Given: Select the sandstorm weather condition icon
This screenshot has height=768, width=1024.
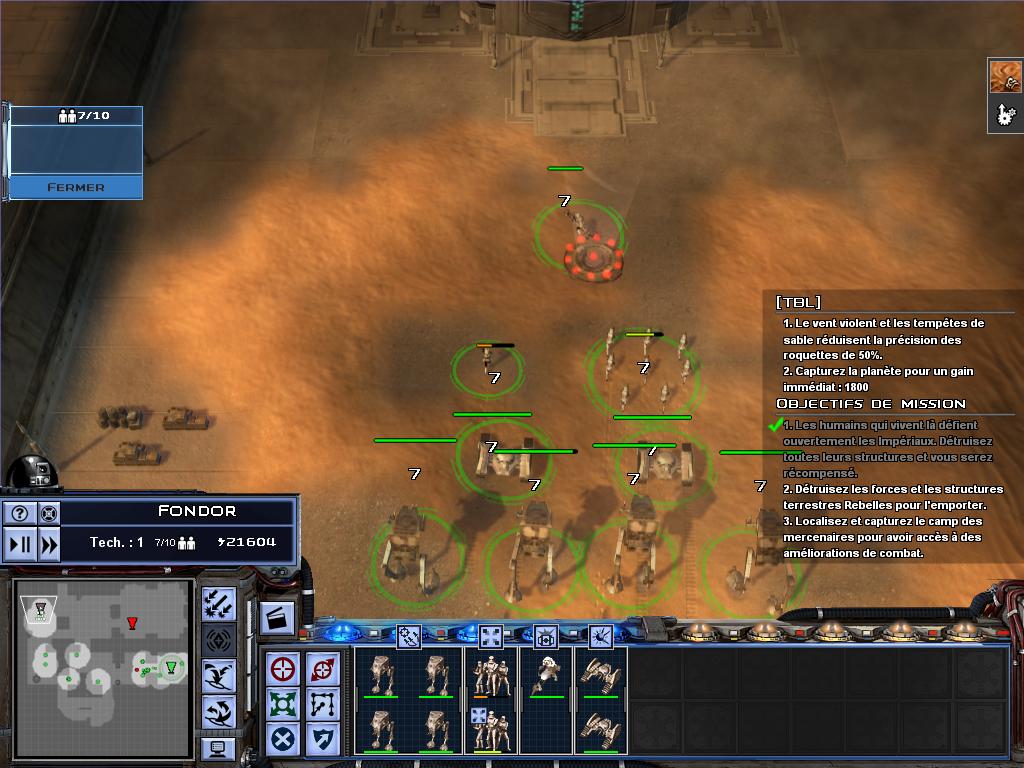Looking at the screenshot, I should 1005,77.
